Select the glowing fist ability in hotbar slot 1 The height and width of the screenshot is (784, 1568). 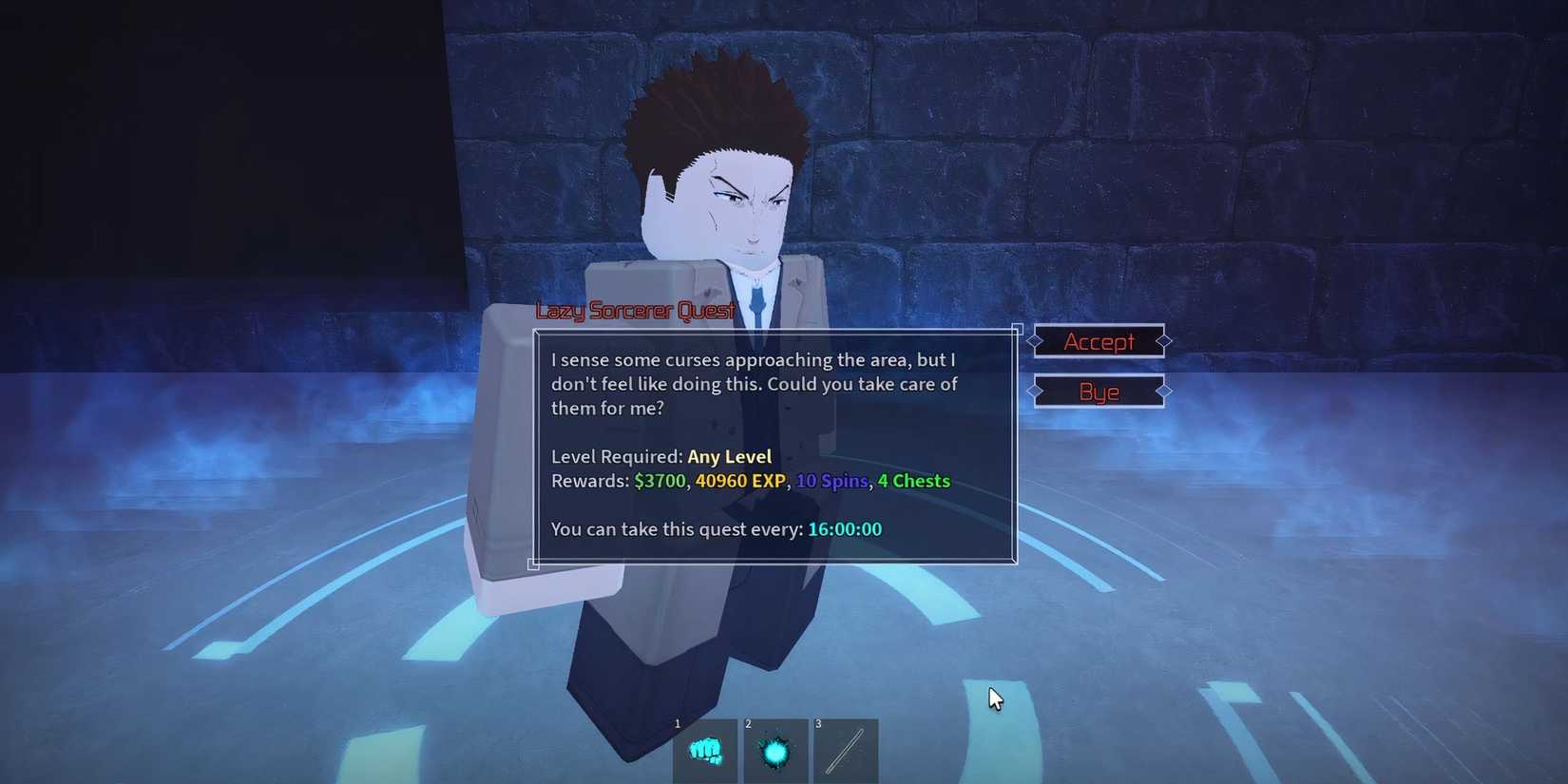[x=705, y=754]
